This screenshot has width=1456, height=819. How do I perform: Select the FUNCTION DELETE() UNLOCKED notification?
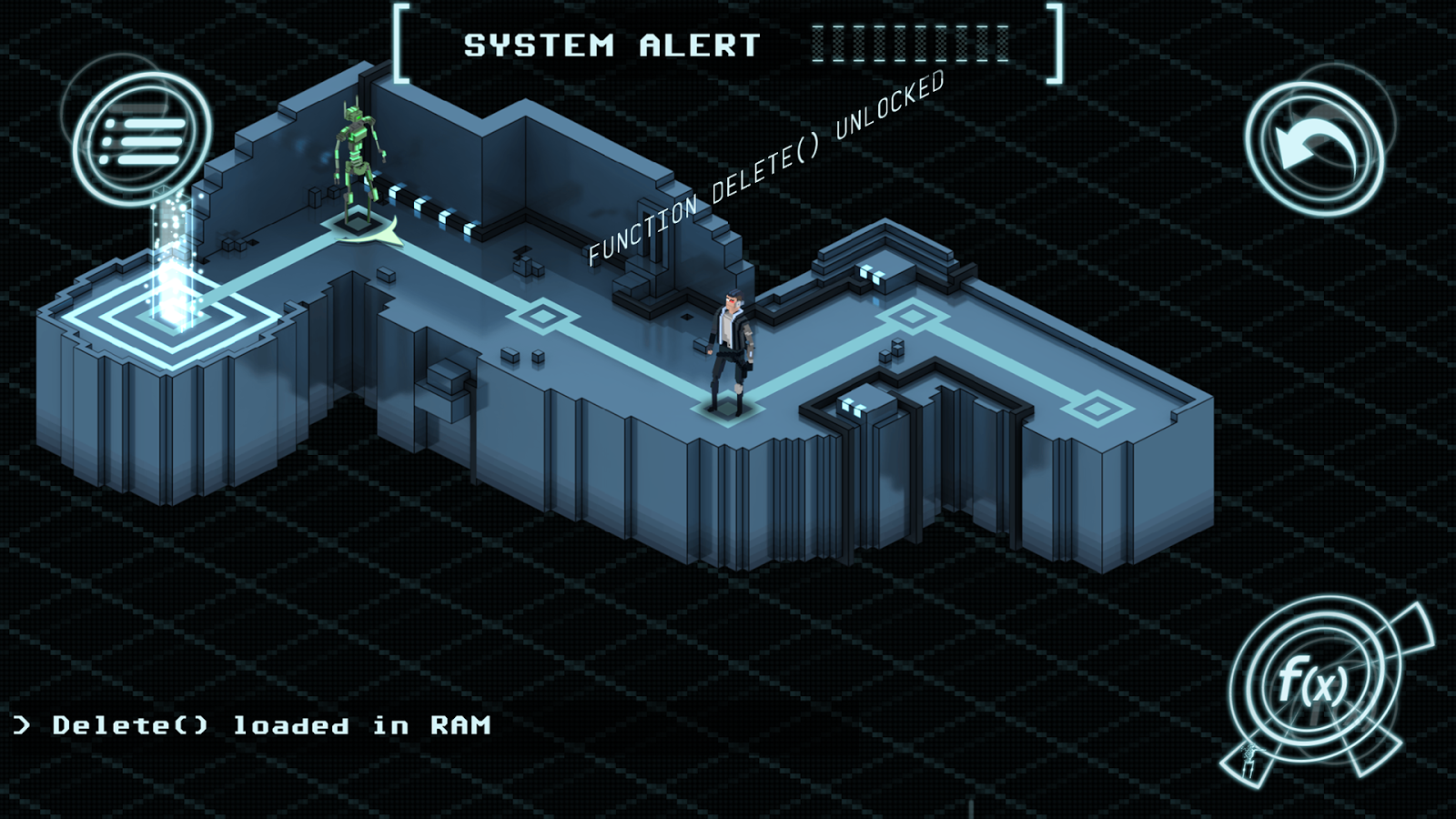[769, 168]
